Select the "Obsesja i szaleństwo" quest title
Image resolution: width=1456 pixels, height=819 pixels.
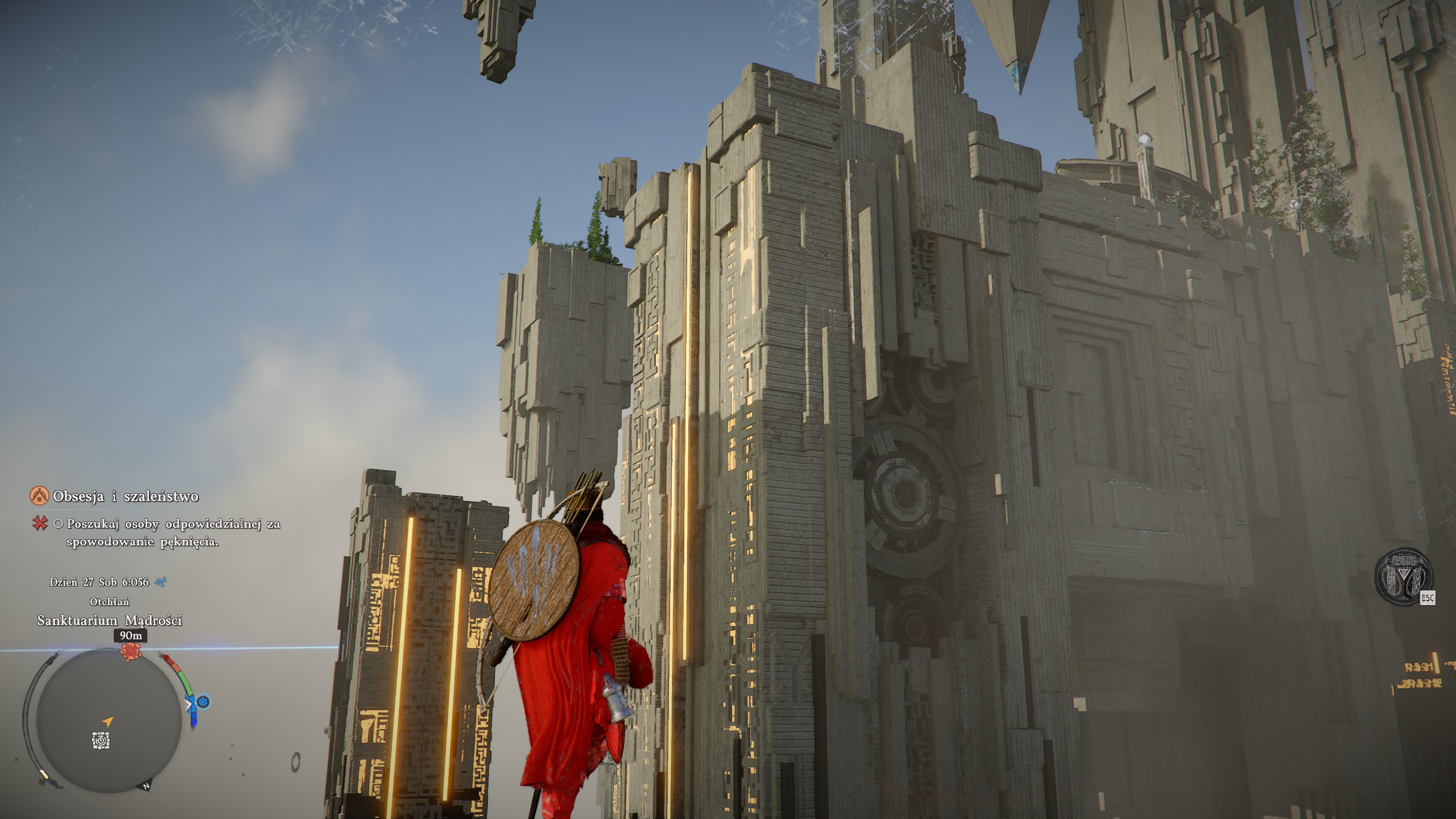[125, 497]
